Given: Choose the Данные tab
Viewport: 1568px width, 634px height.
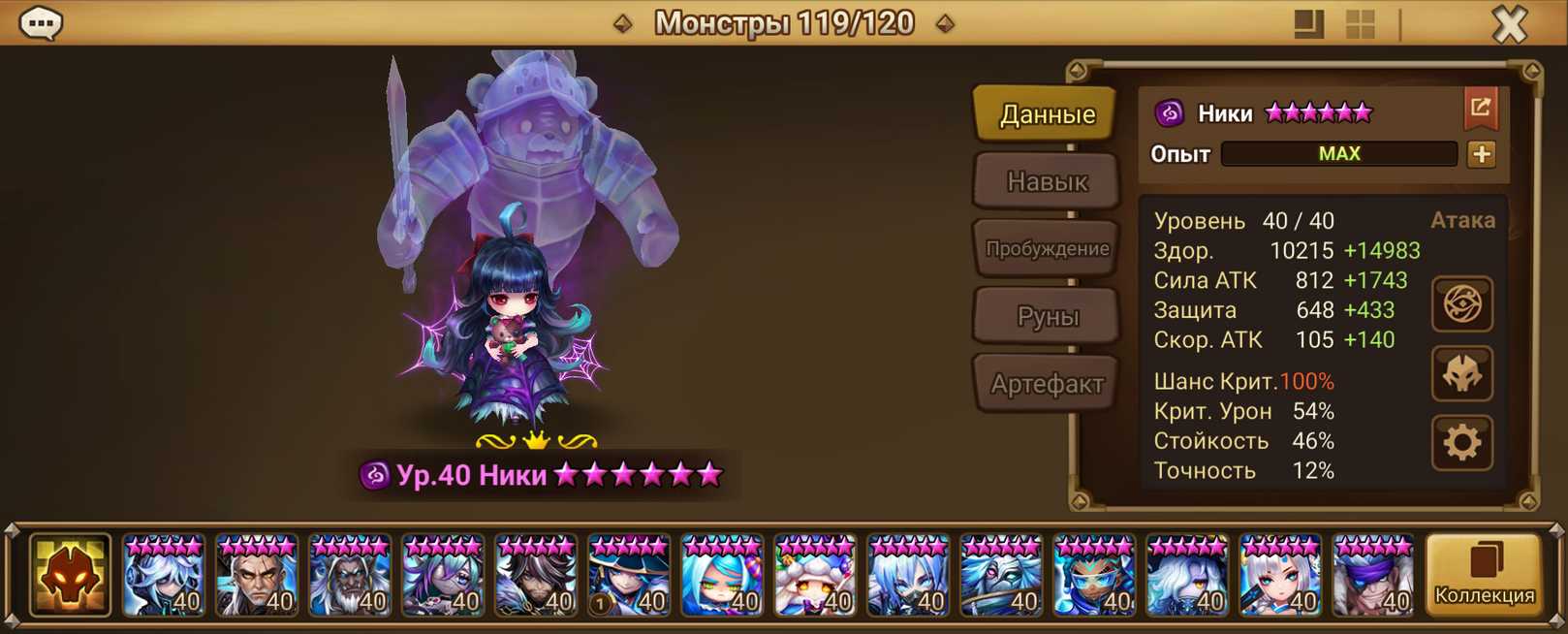Looking at the screenshot, I should [x=1047, y=114].
